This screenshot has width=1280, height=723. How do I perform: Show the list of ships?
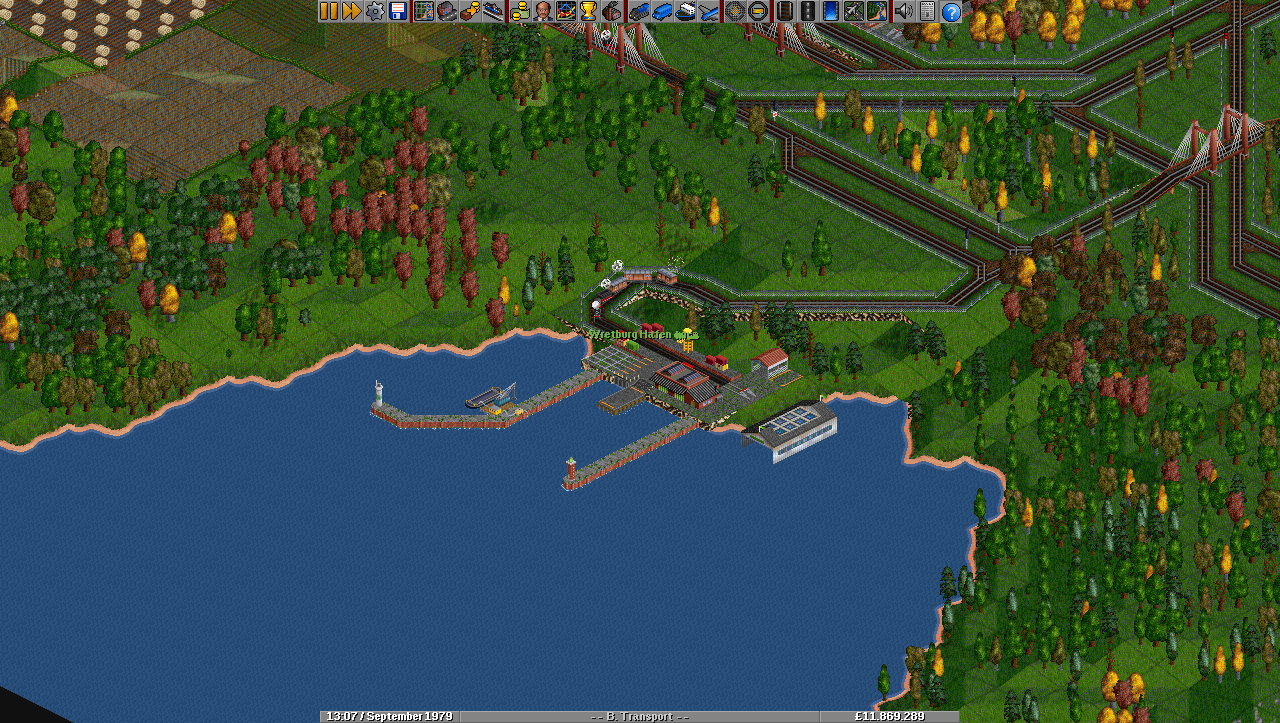pyautogui.click(x=686, y=11)
